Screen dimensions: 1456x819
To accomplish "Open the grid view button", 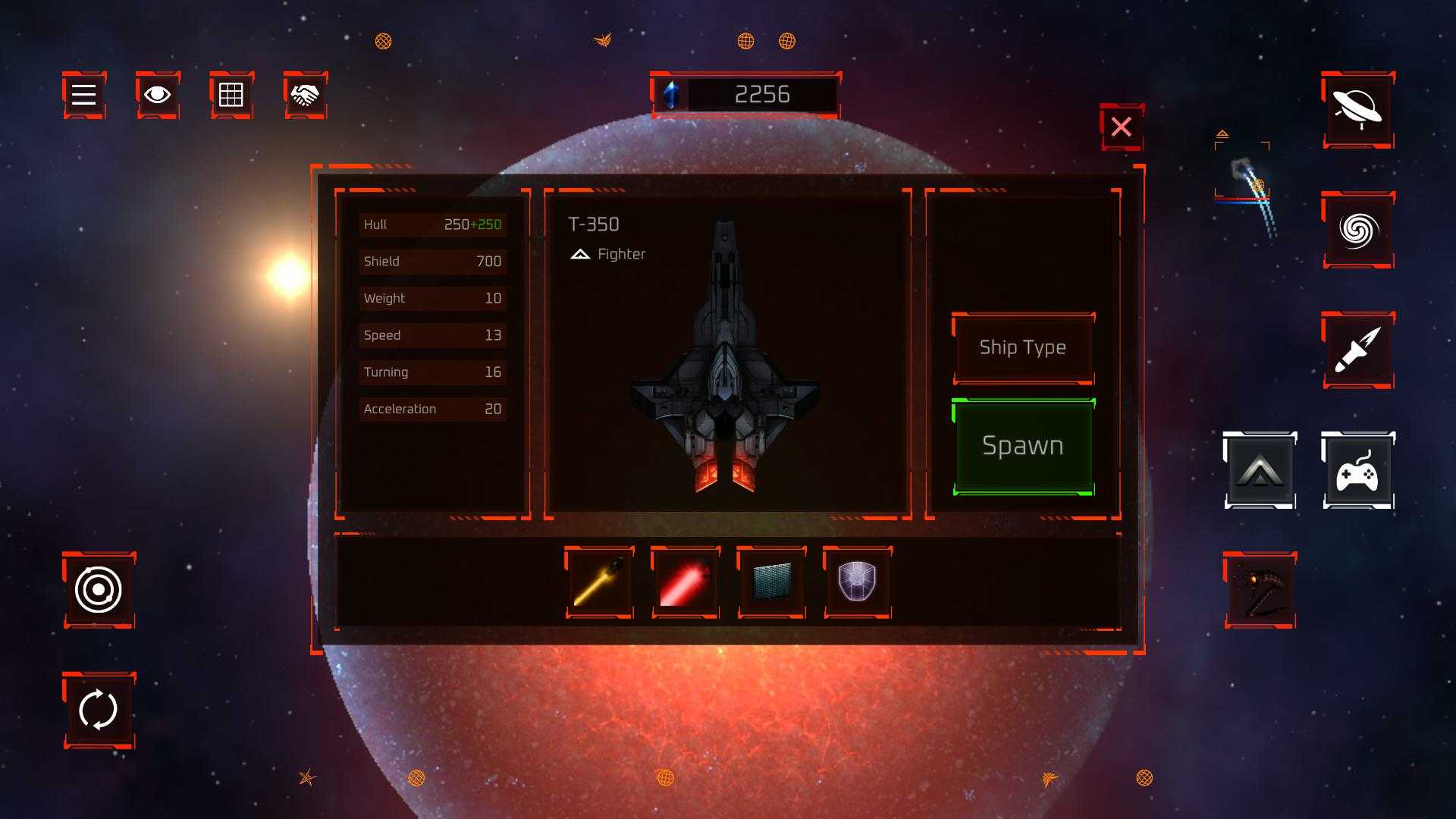I will click(x=231, y=95).
